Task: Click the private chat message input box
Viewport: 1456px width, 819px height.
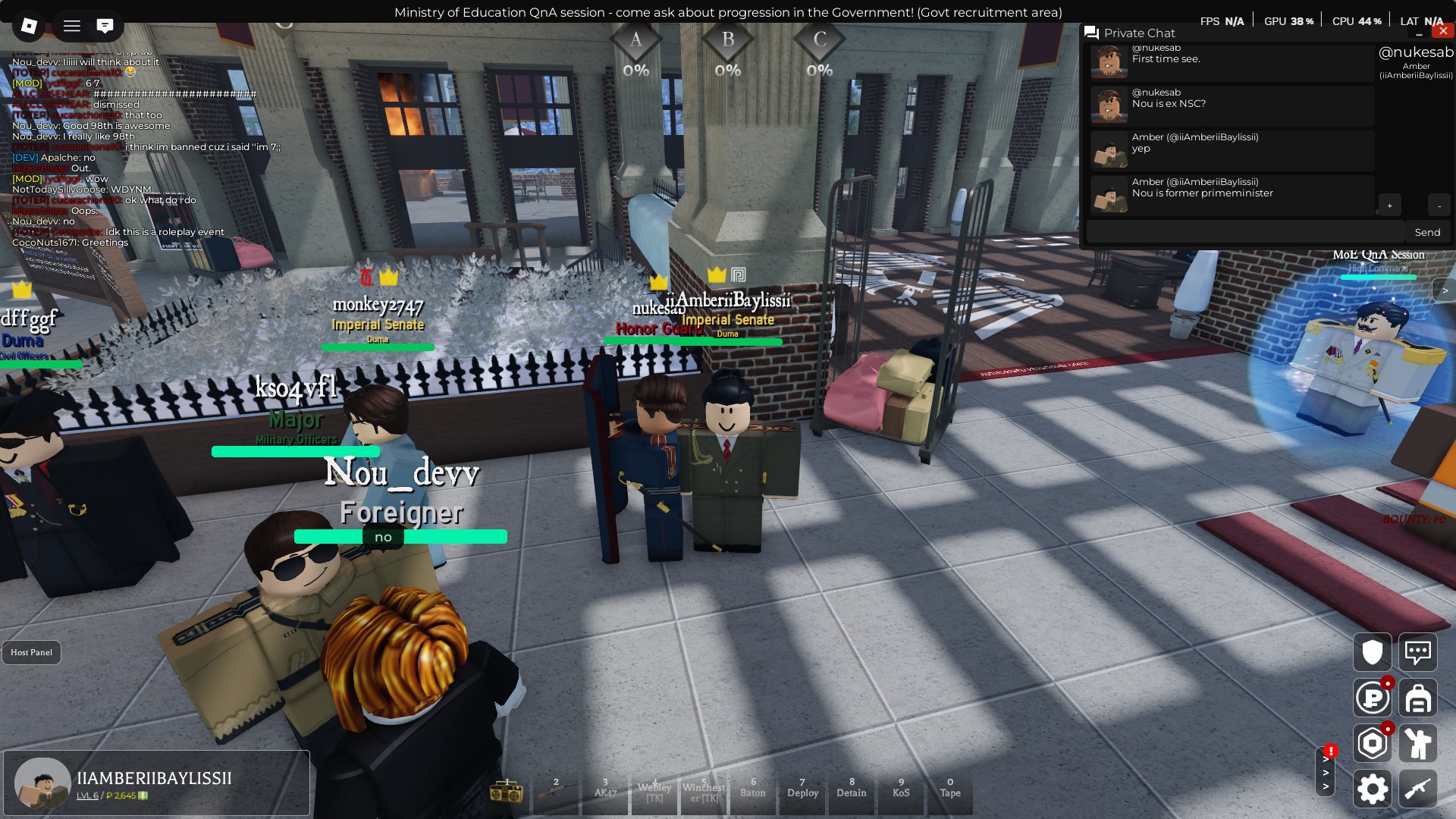Action: (x=1245, y=232)
